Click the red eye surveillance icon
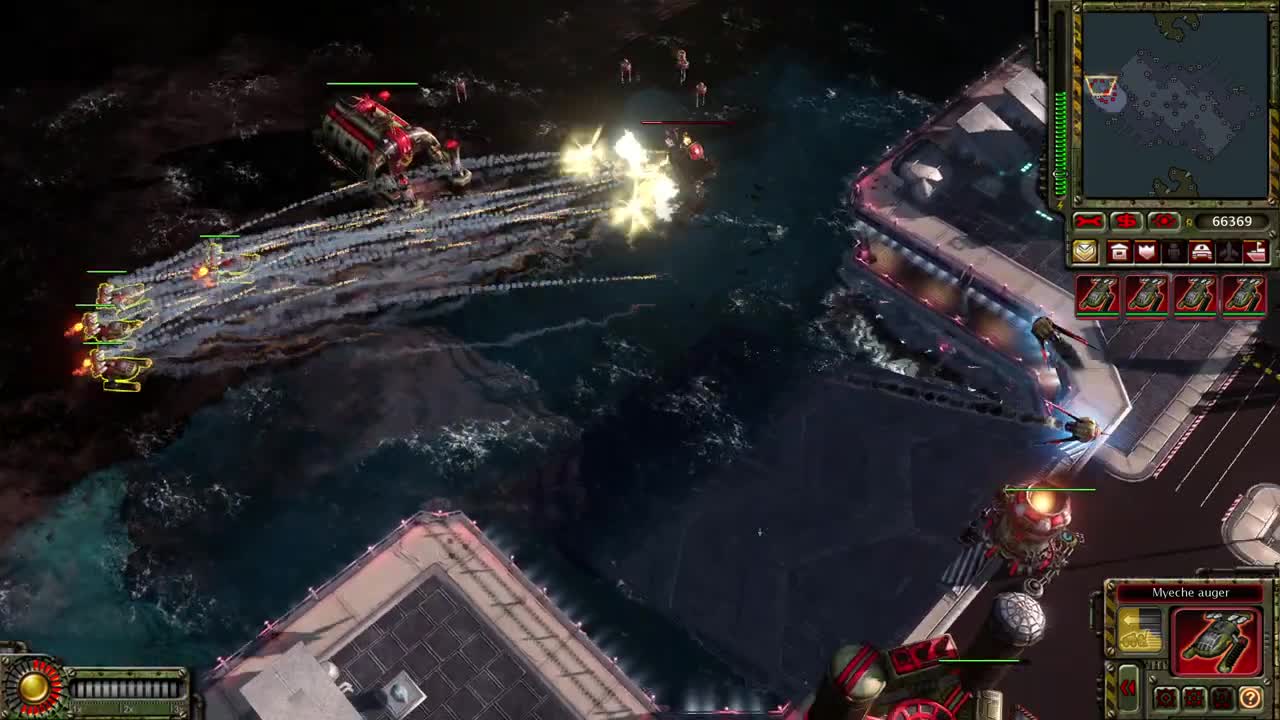The width and height of the screenshot is (1280, 720). click(x=1163, y=220)
